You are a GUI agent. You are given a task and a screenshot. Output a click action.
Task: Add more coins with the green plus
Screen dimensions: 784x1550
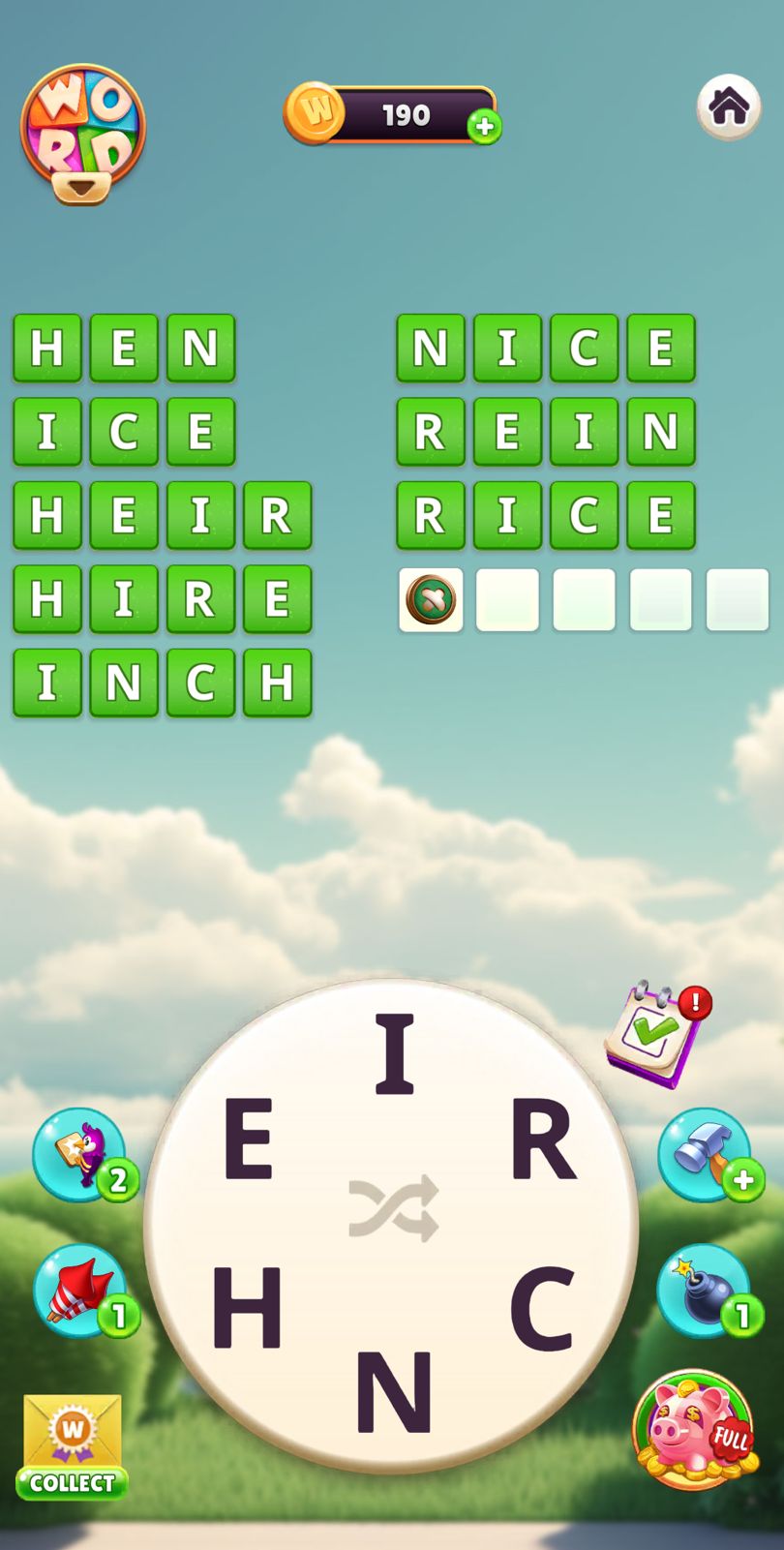[x=484, y=127]
